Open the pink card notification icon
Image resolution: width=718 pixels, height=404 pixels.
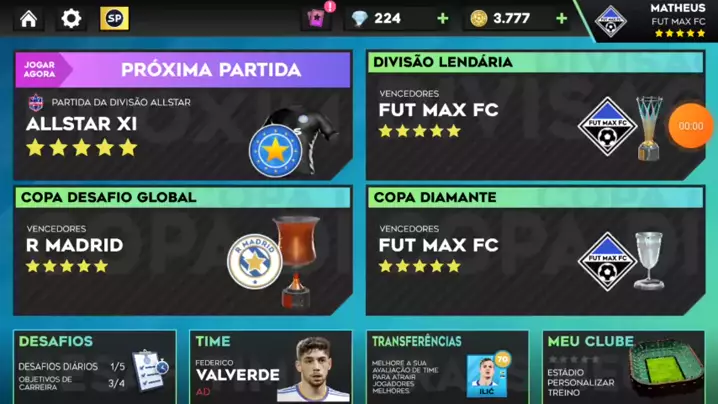click(316, 18)
